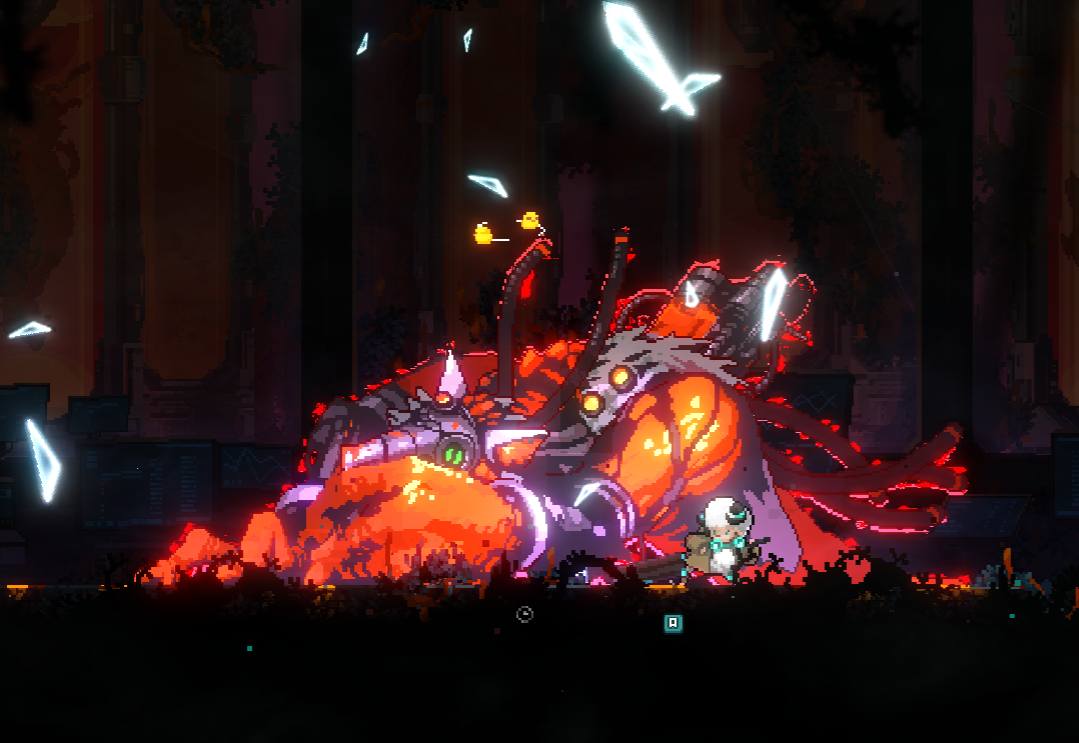
Task: Click the teal bookmark icon
Action: [674, 623]
